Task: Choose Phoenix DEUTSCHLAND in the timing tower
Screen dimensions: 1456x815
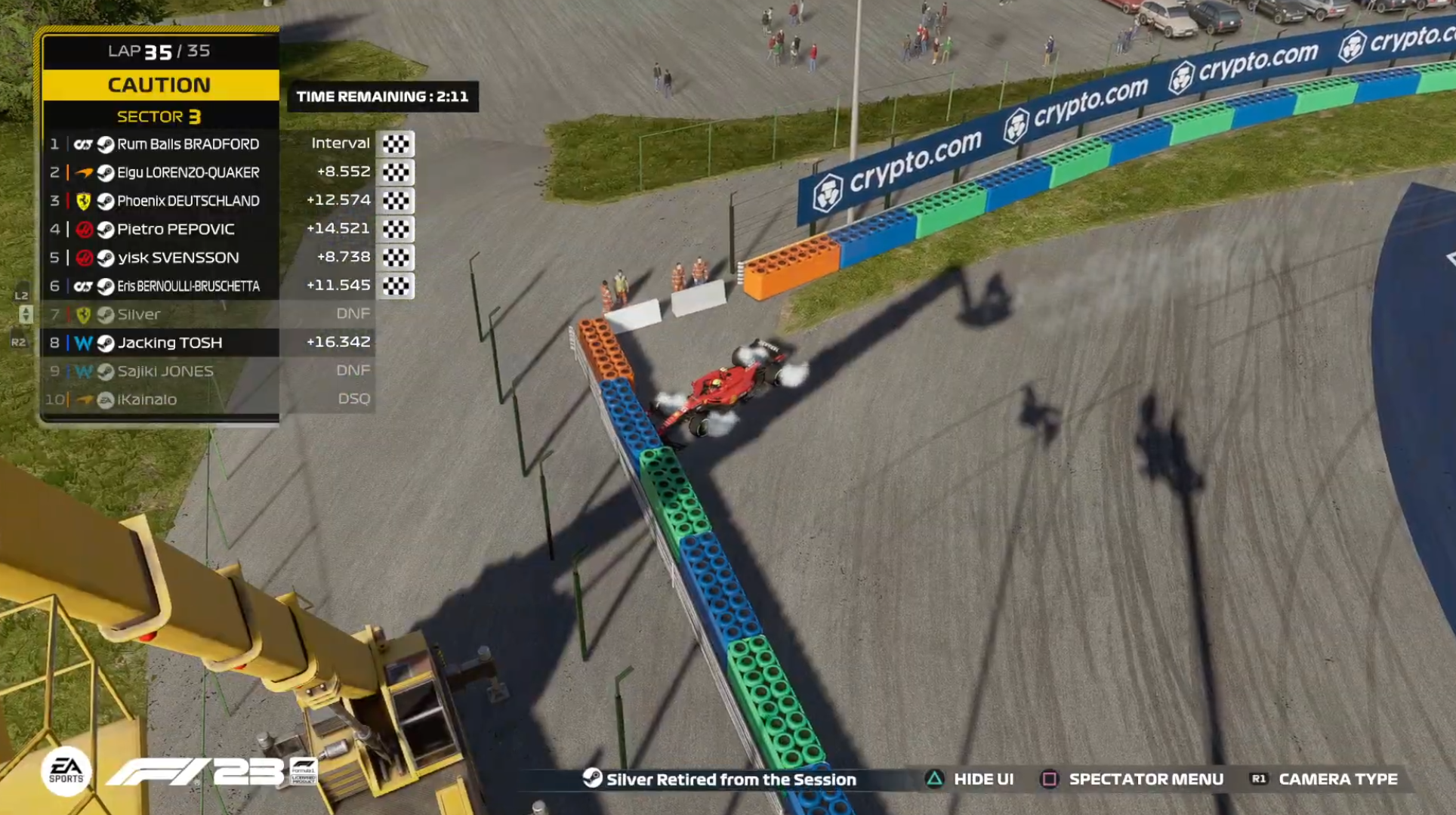Action: (188, 201)
